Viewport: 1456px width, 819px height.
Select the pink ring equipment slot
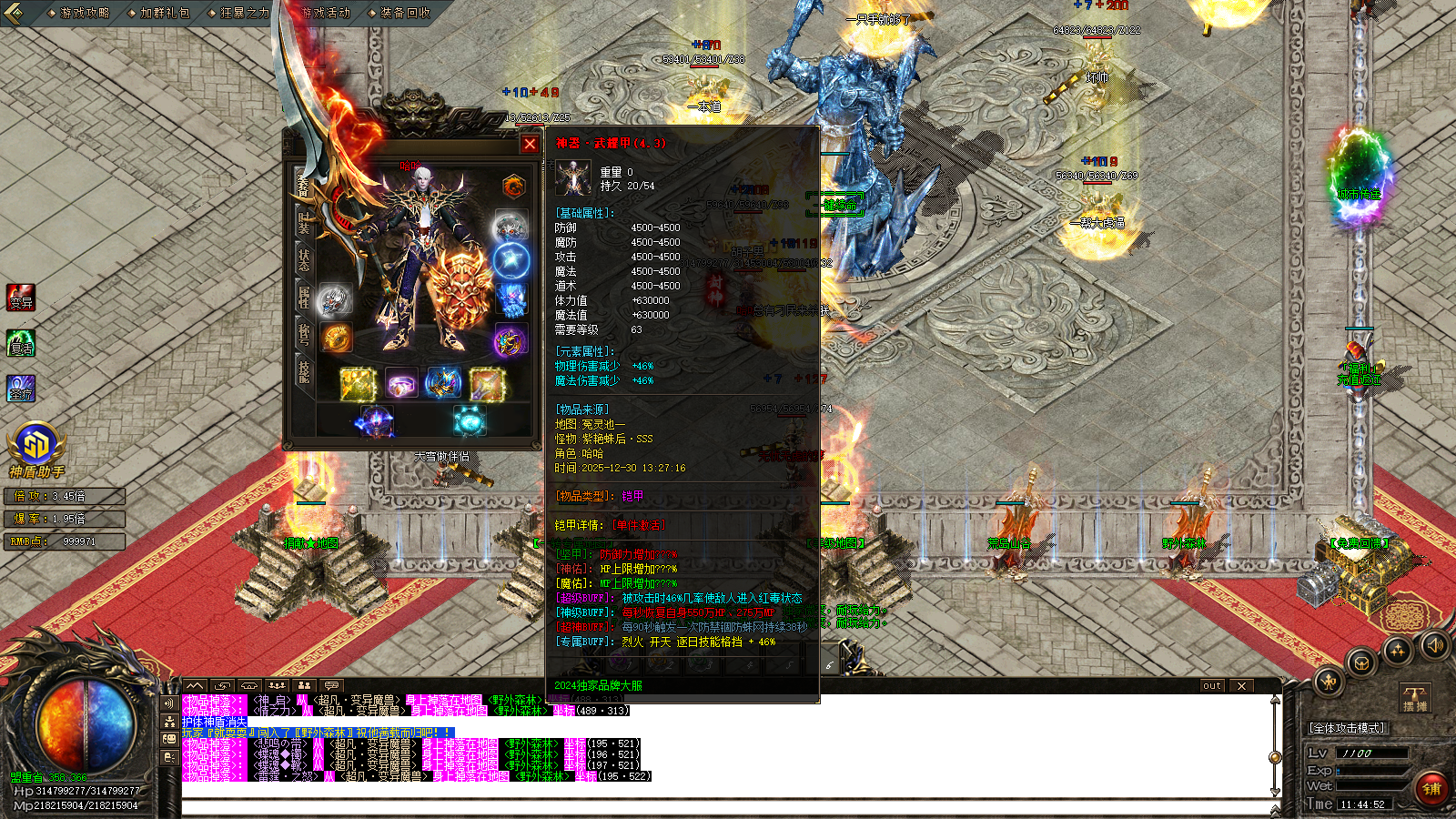(x=400, y=384)
